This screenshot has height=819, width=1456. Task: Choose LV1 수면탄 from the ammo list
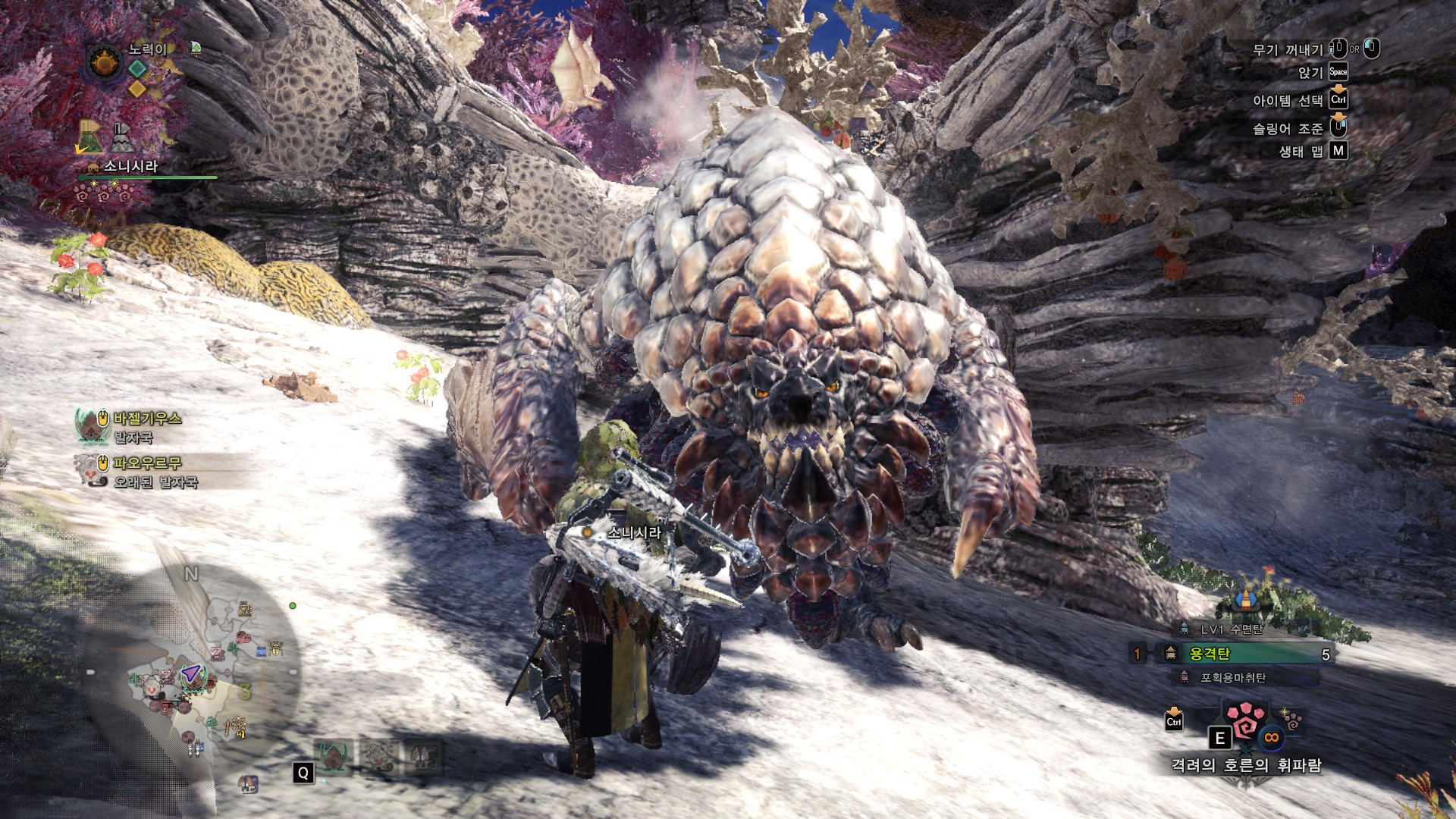click(1232, 629)
